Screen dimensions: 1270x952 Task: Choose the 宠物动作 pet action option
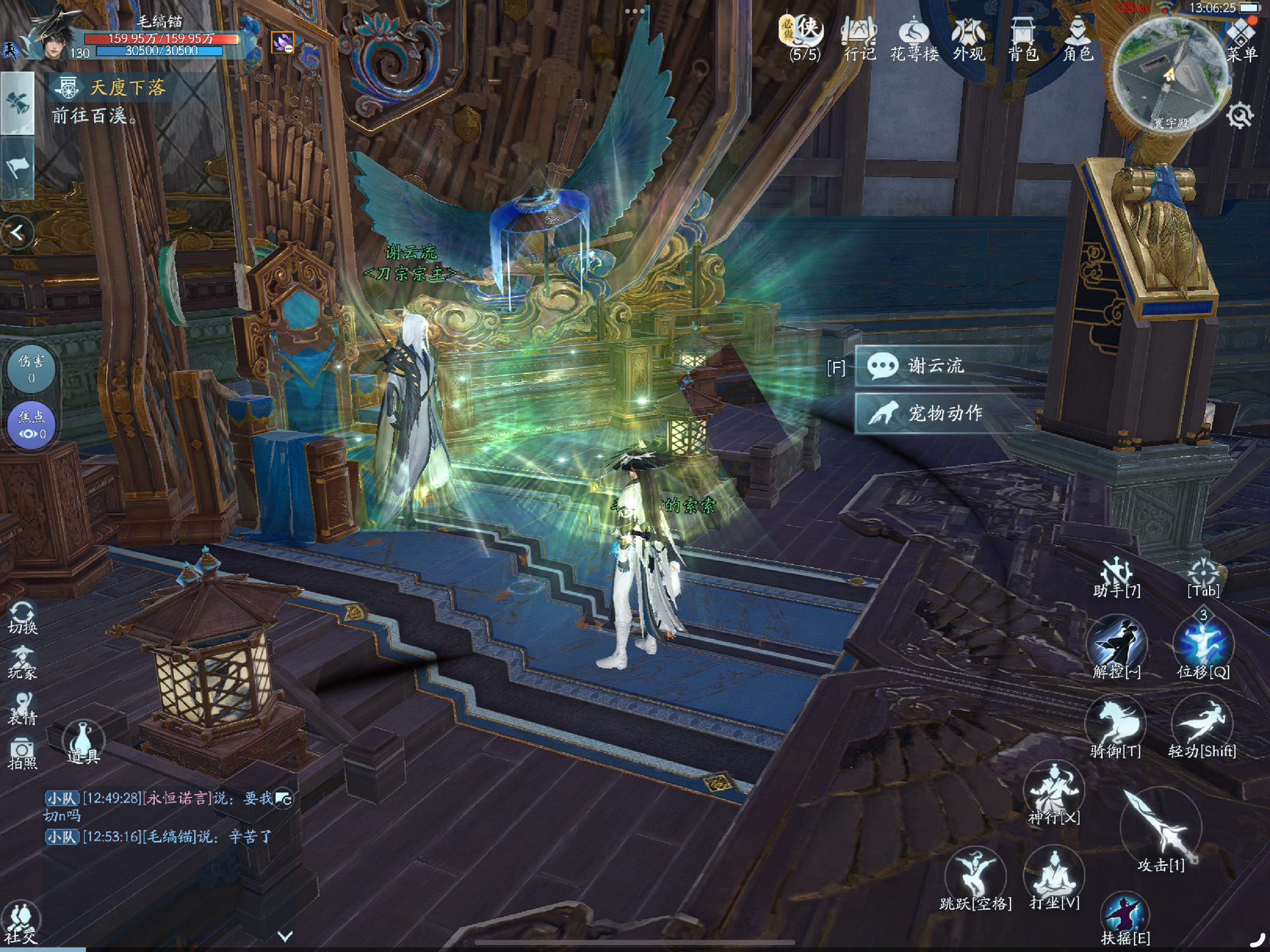943,413
